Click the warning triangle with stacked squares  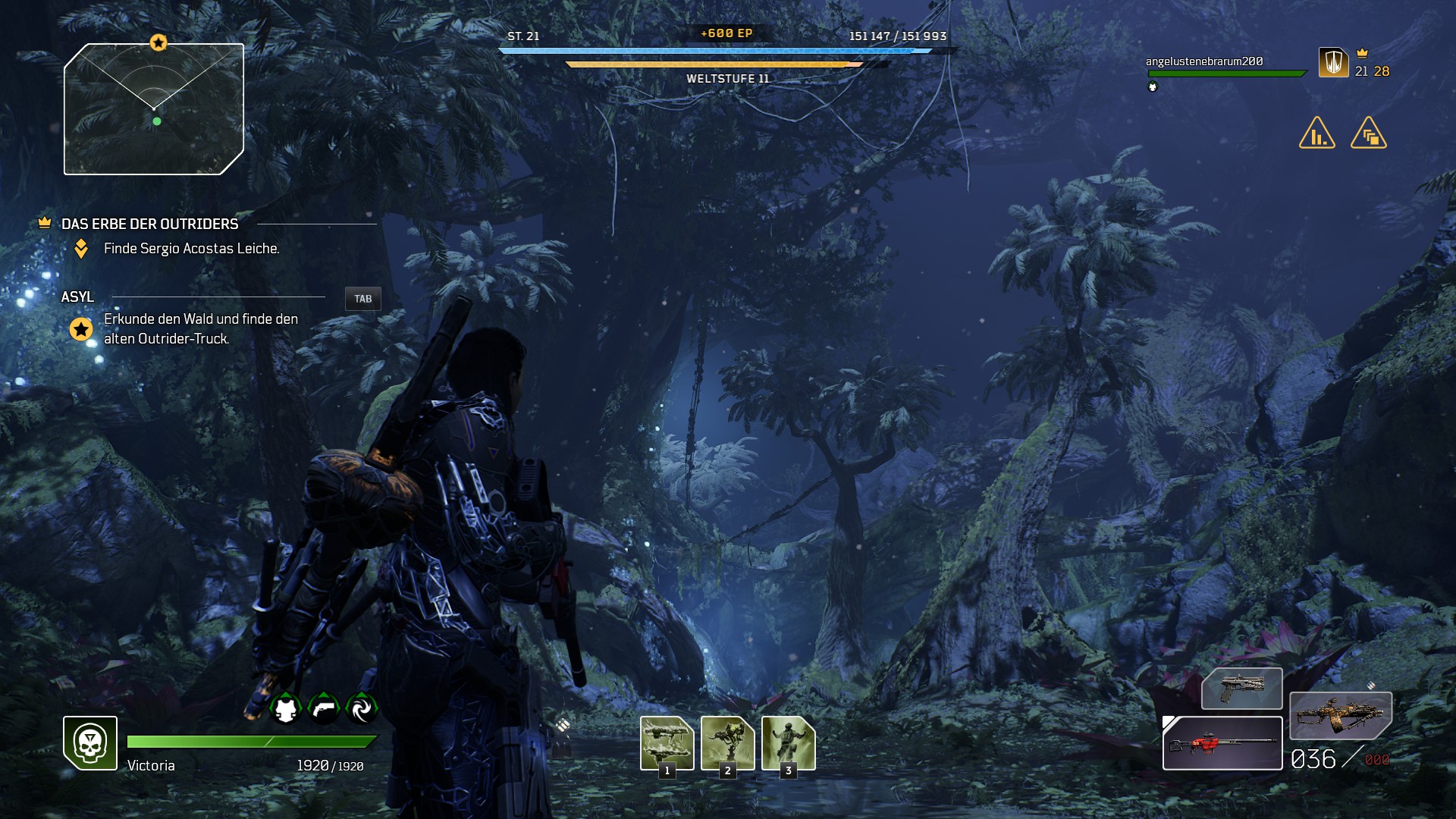(1369, 133)
